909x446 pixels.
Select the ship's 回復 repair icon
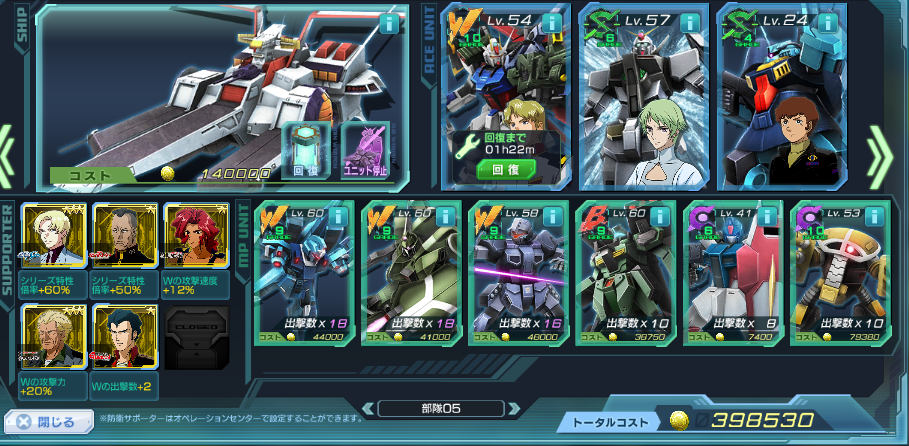305,152
